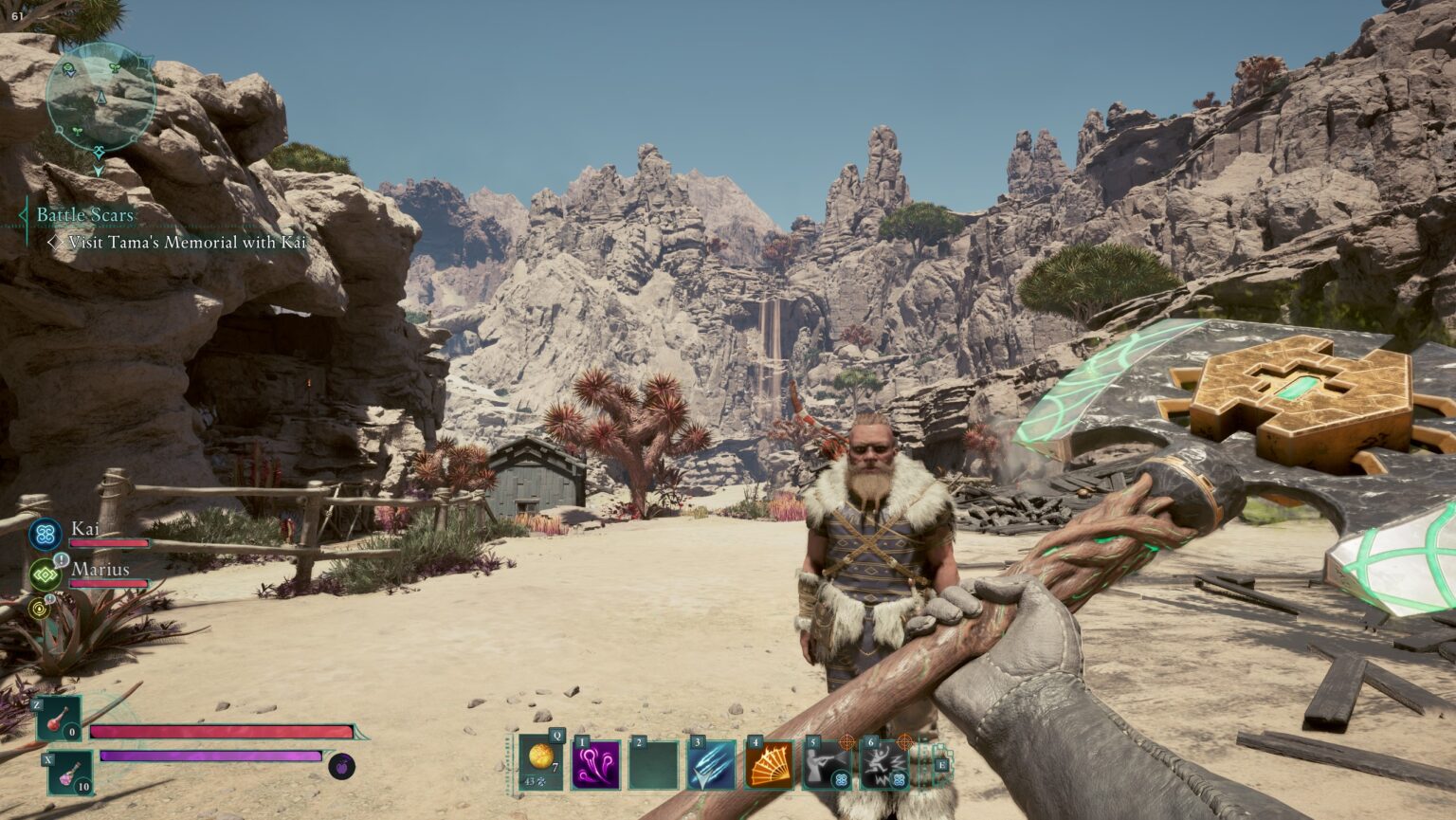Click Kai's blue companion portrait icon
Image resolution: width=1456 pixels, height=820 pixels.
[x=45, y=533]
